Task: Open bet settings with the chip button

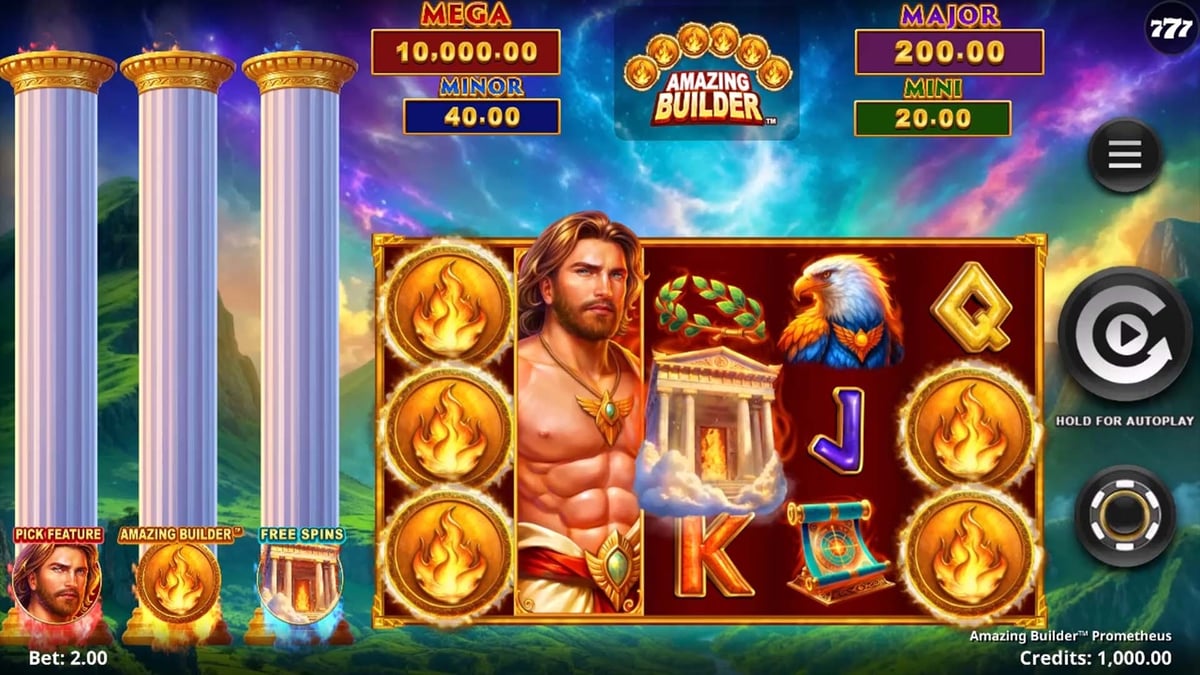Action: pos(1124,515)
